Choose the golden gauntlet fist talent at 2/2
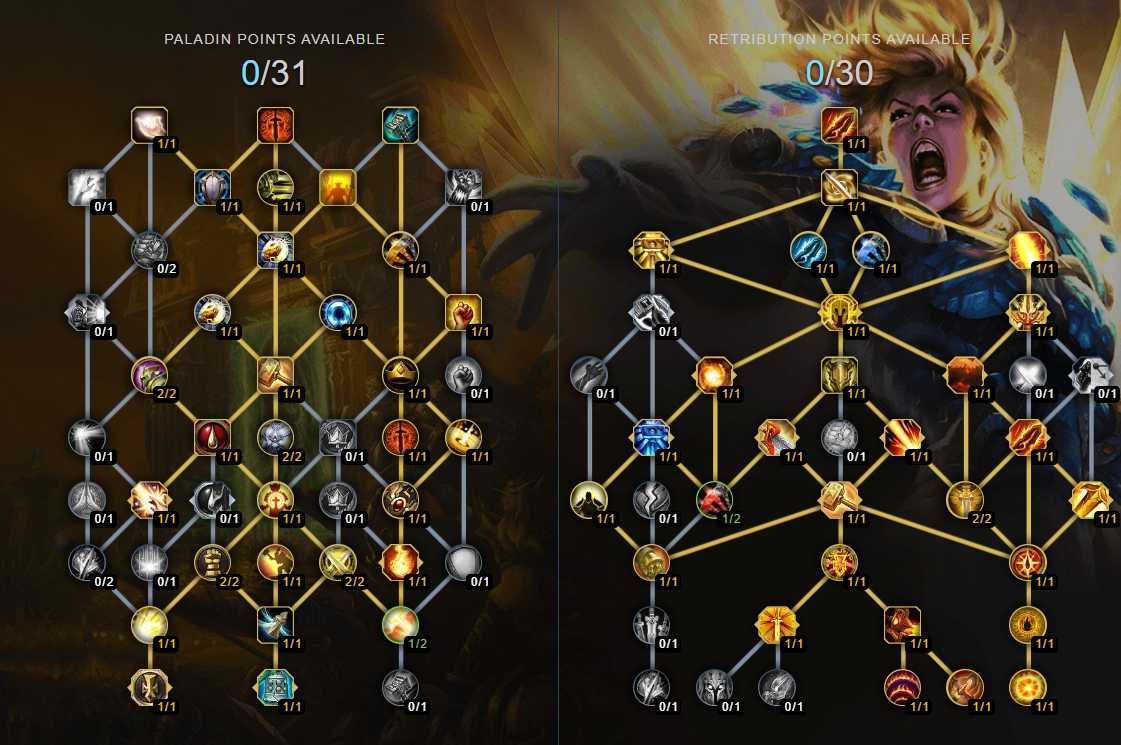 212,562
